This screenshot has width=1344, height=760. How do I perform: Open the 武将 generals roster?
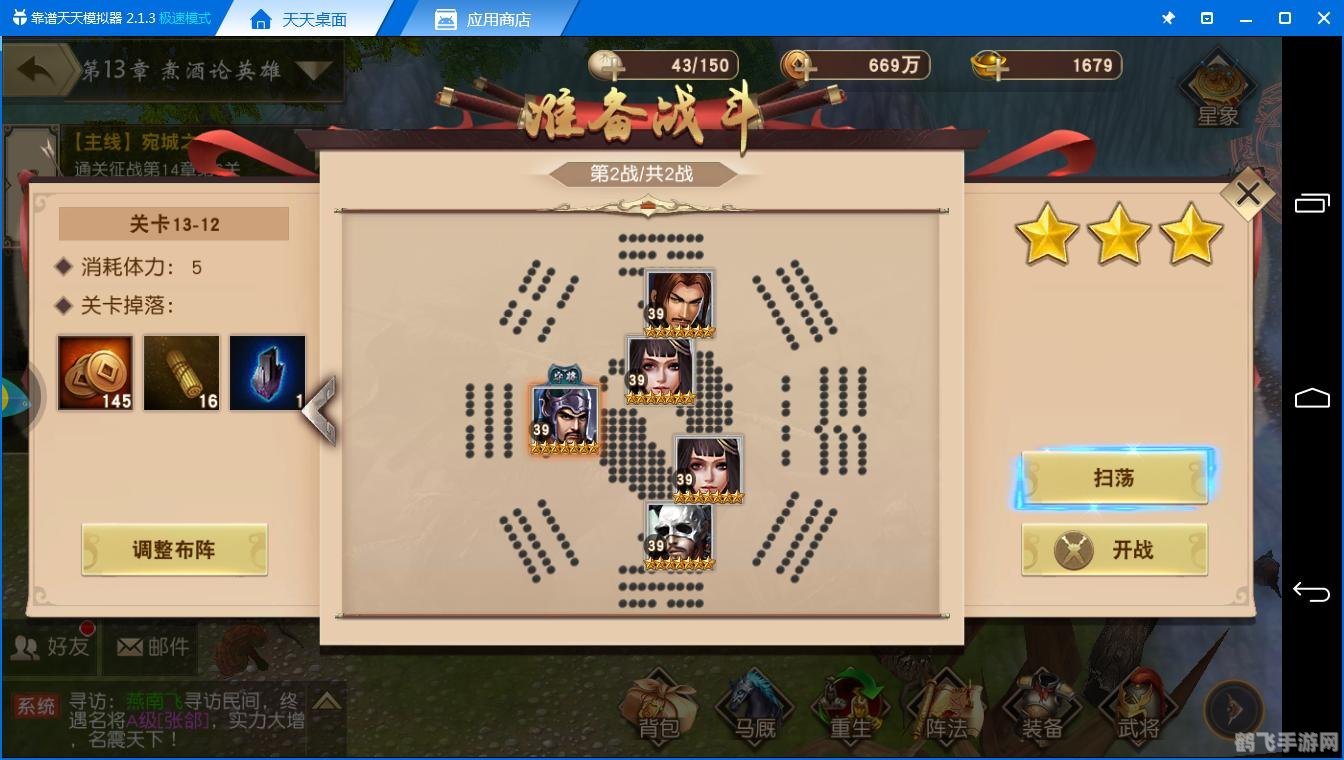pos(1137,710)
